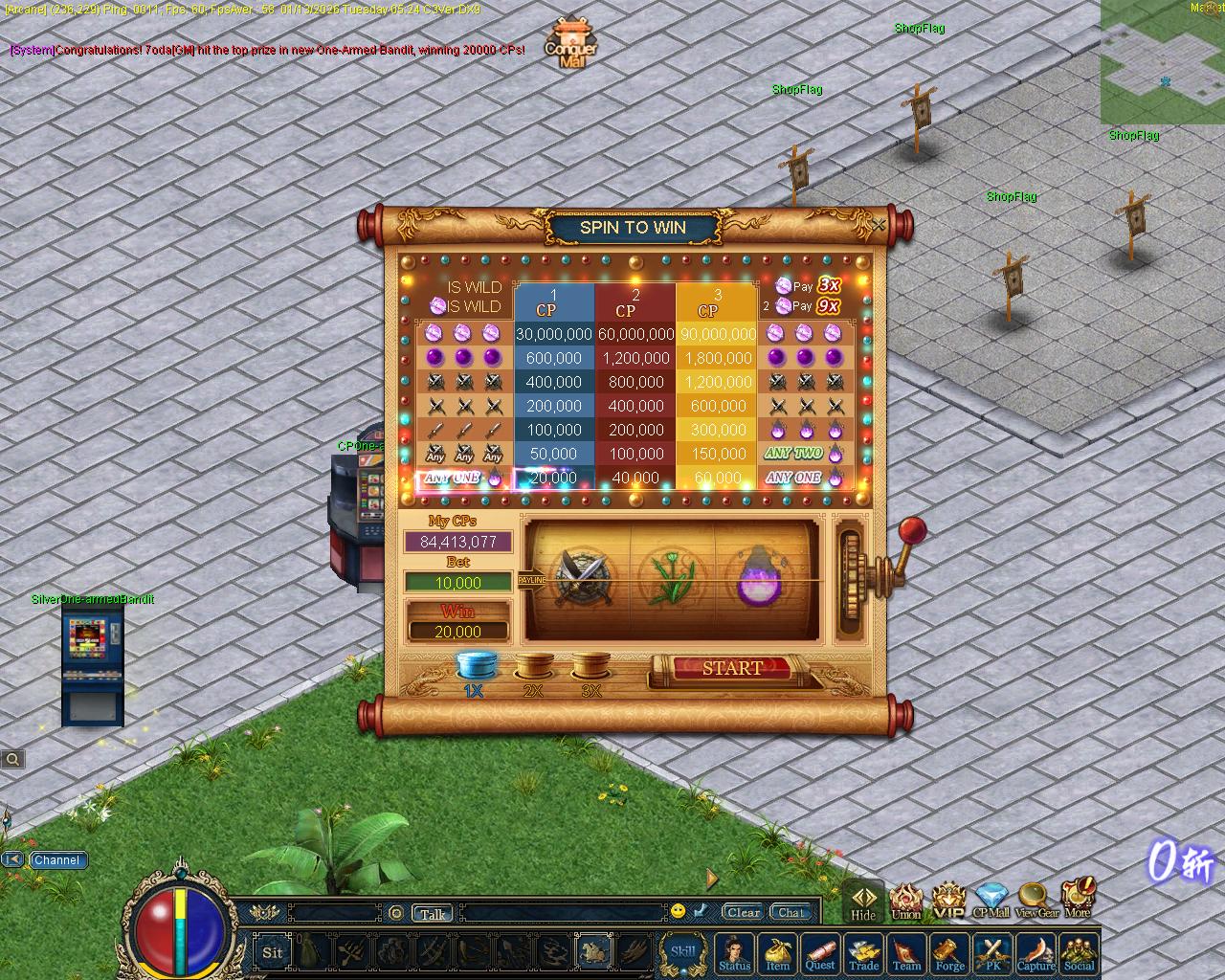Hide the menu icons

coord(863,902)
